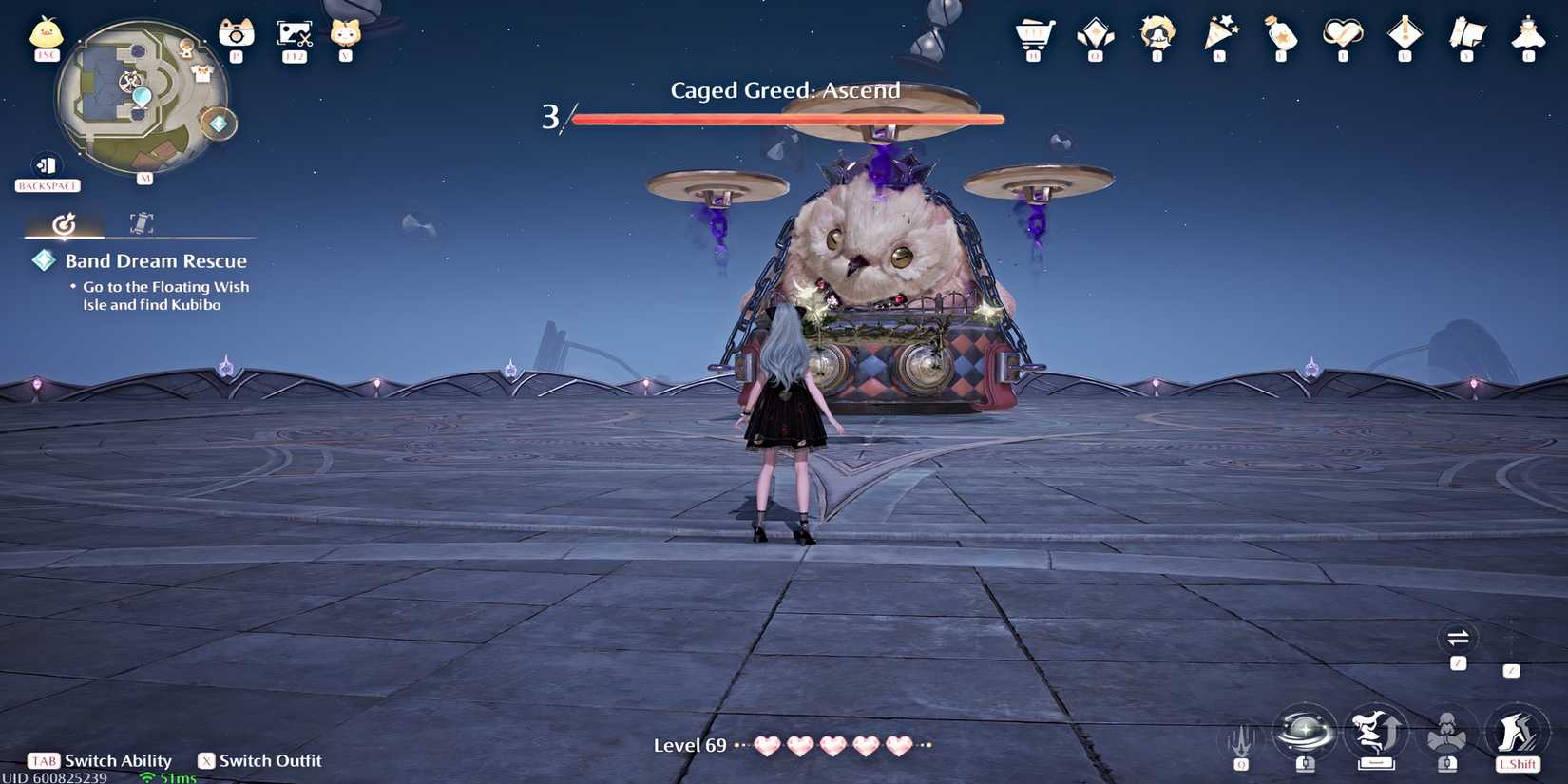The width and height of the screenshot is (1568, 784).
Task: Click the L.Shift sprint shoes icon
Action: pyautogui.click(x=1517, y=732)
